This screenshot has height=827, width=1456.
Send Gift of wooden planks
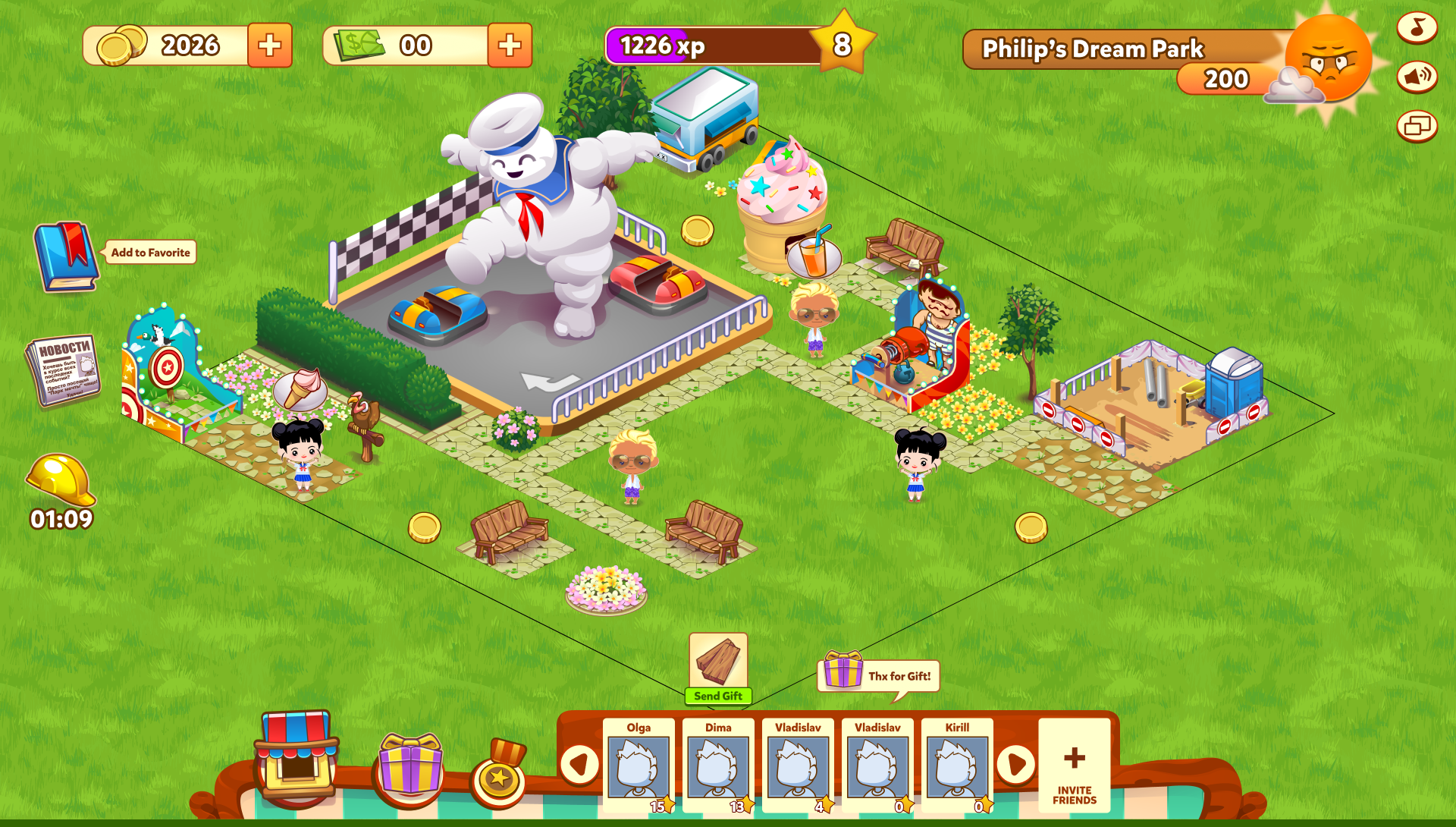pos(718,669)
